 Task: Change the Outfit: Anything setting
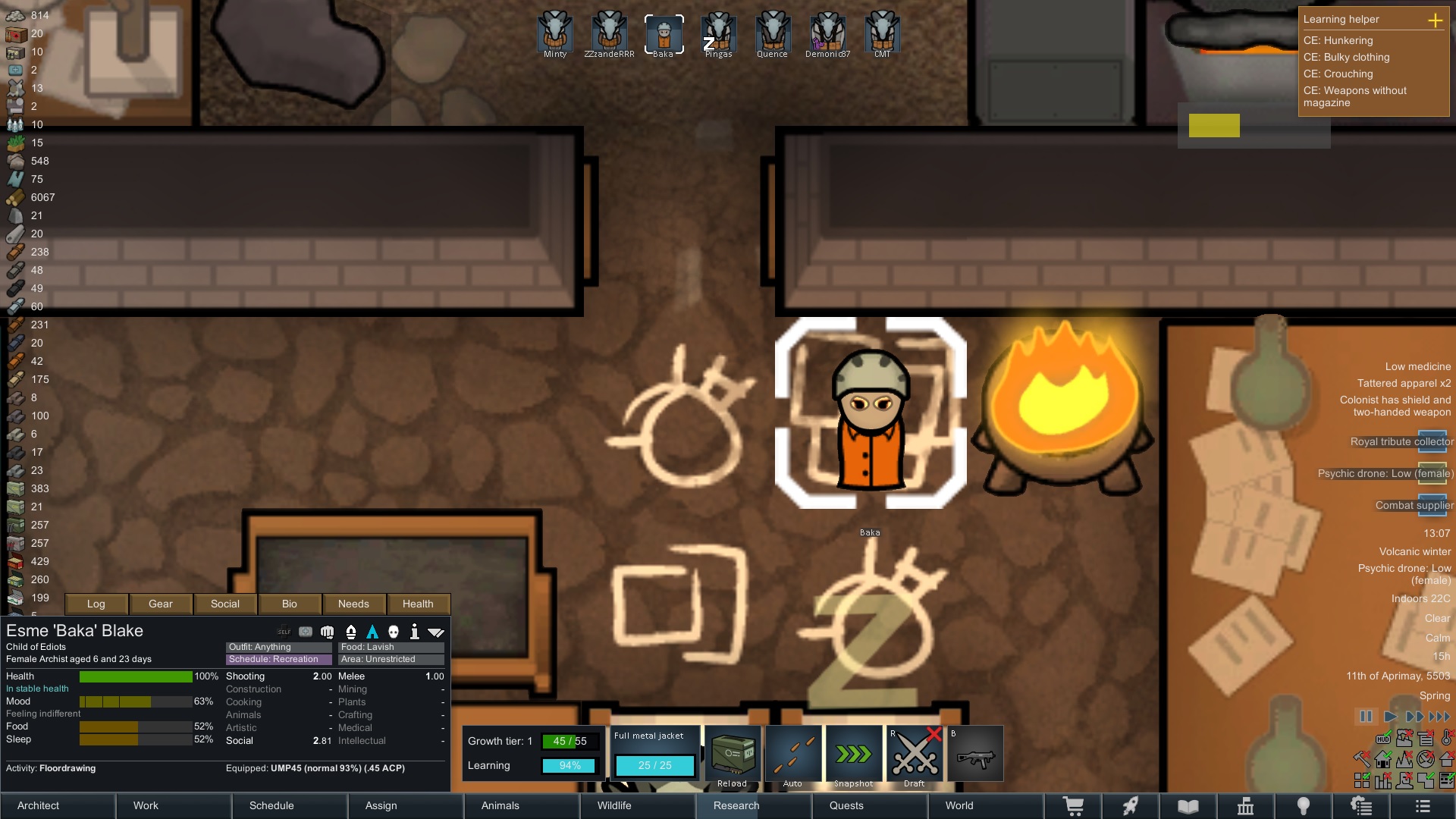(x=279, y=647)
